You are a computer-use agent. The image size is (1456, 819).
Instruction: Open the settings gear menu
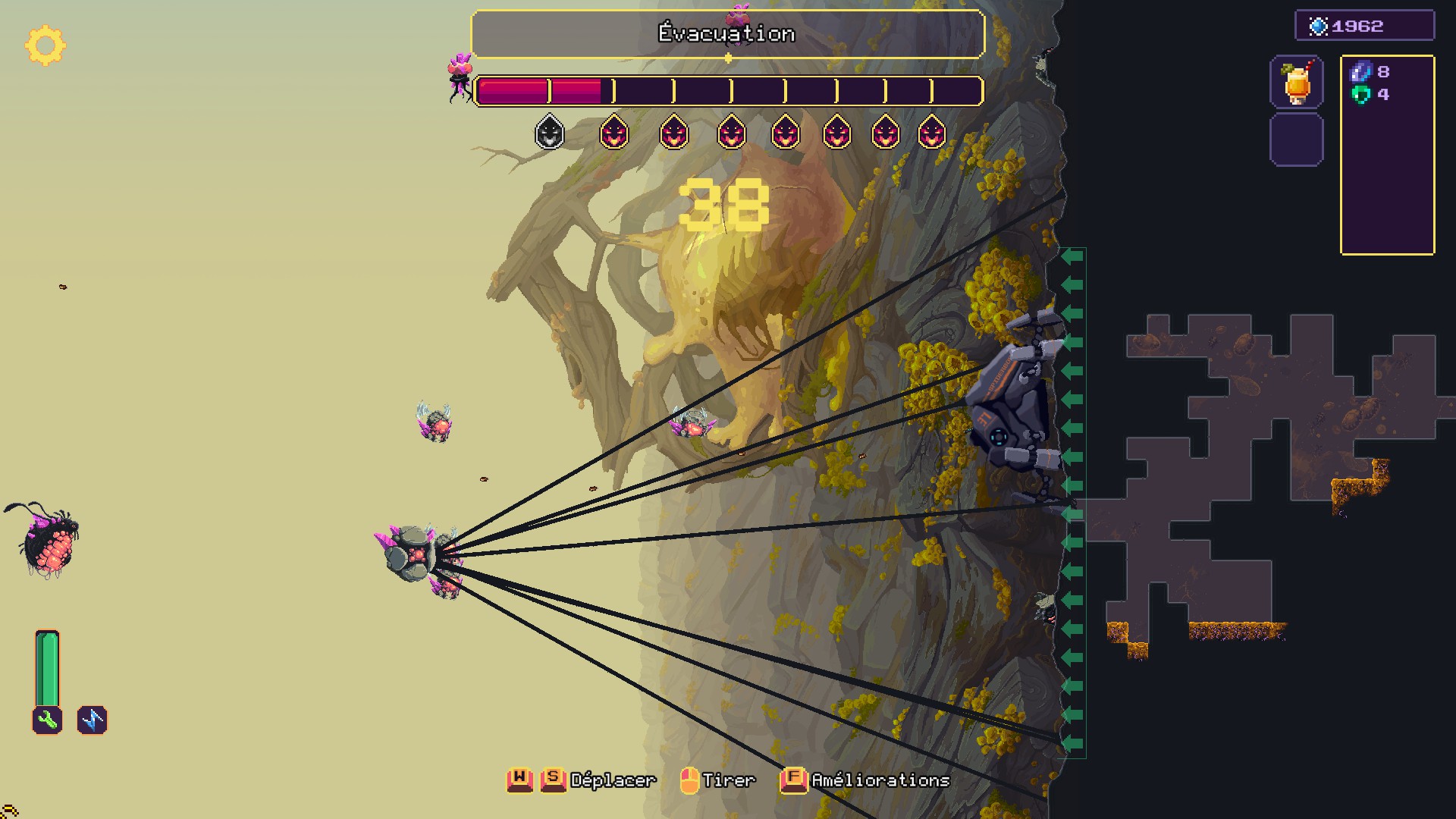(45, 45)
